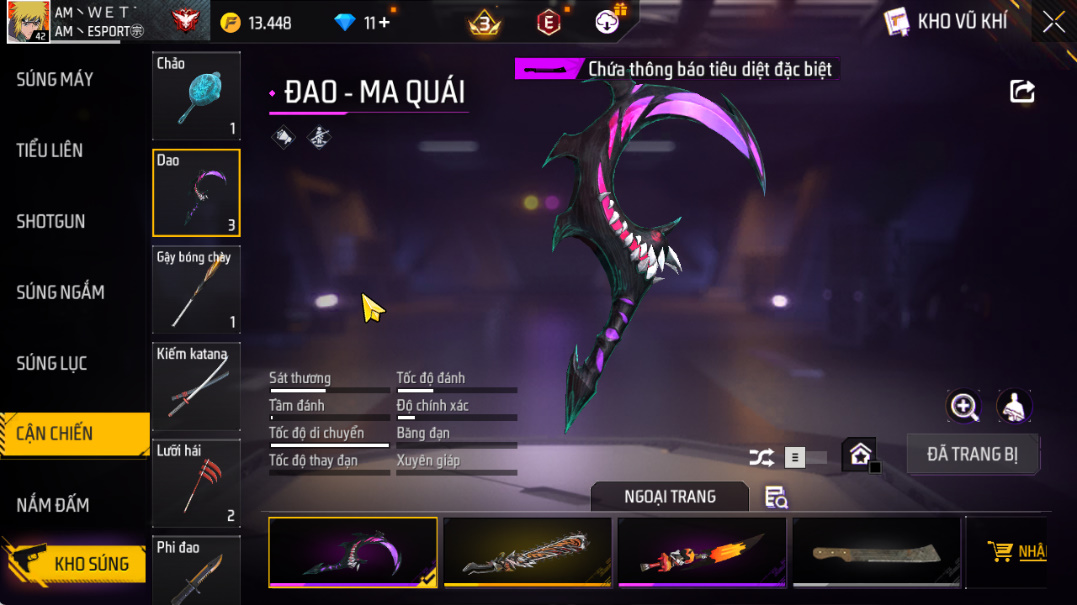The width and height of the screenshot is (1077, 605).
Task: Click the Đã Trang Bị button
Action: [x=972, y=454]
